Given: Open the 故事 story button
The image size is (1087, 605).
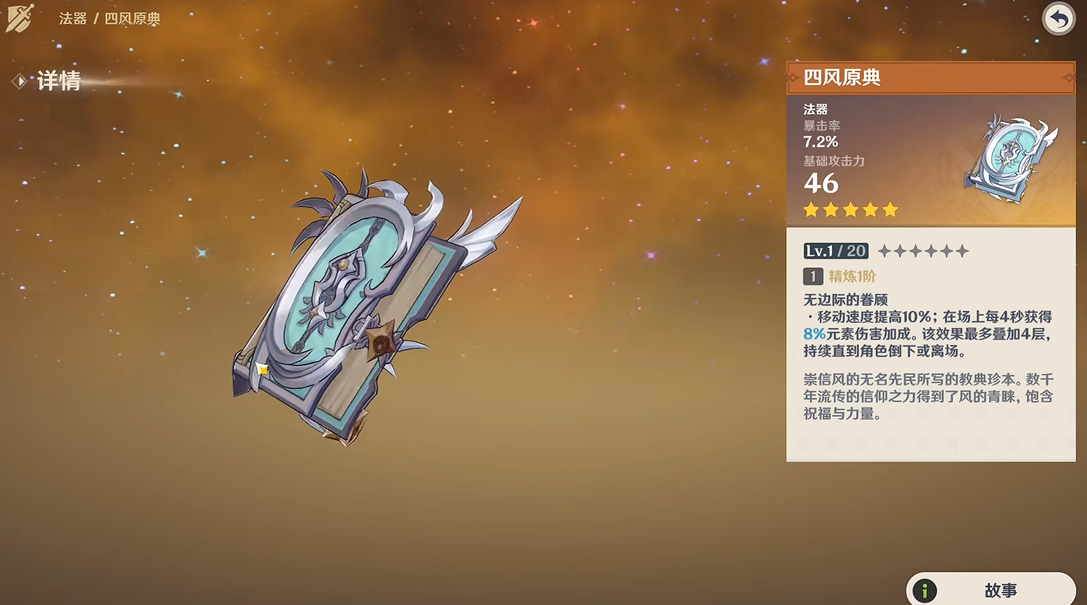Looking at the screenshot, I should tap(992, 589).
